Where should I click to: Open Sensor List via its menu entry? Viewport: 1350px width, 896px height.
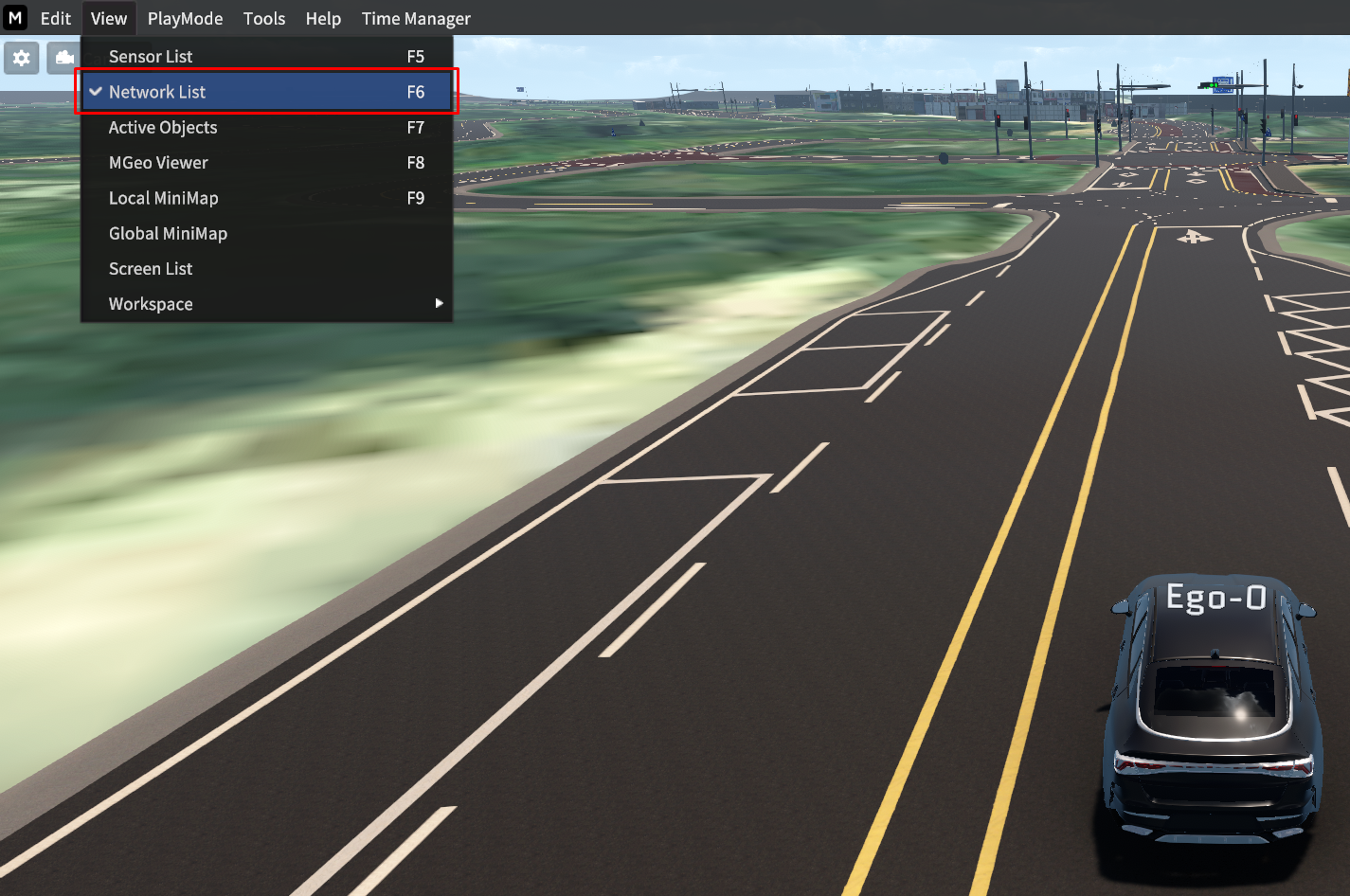[x=151, y=56]
